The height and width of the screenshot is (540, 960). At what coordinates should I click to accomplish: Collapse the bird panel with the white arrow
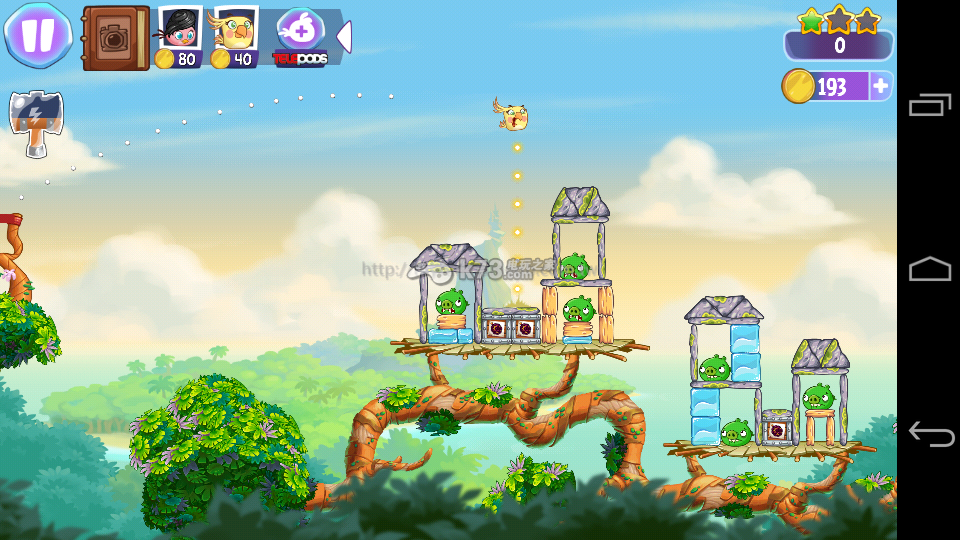(344, 37)
